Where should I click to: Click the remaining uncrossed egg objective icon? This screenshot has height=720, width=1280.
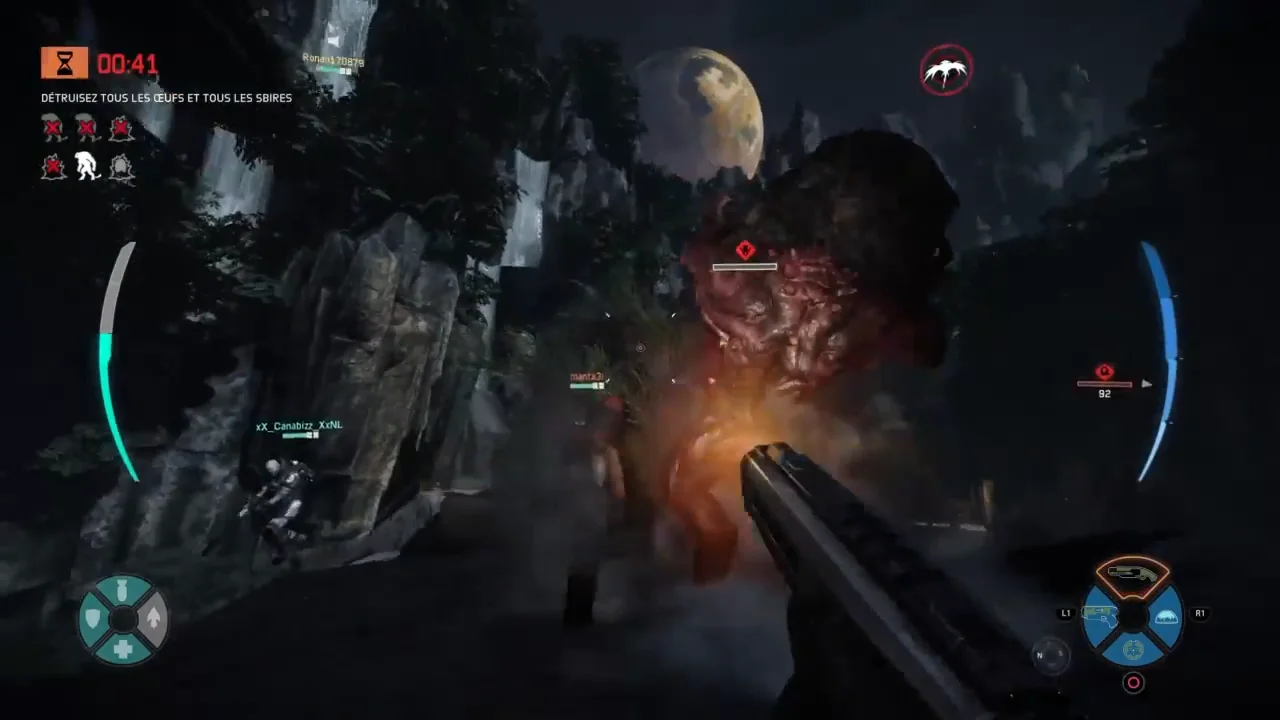(121, 167)
